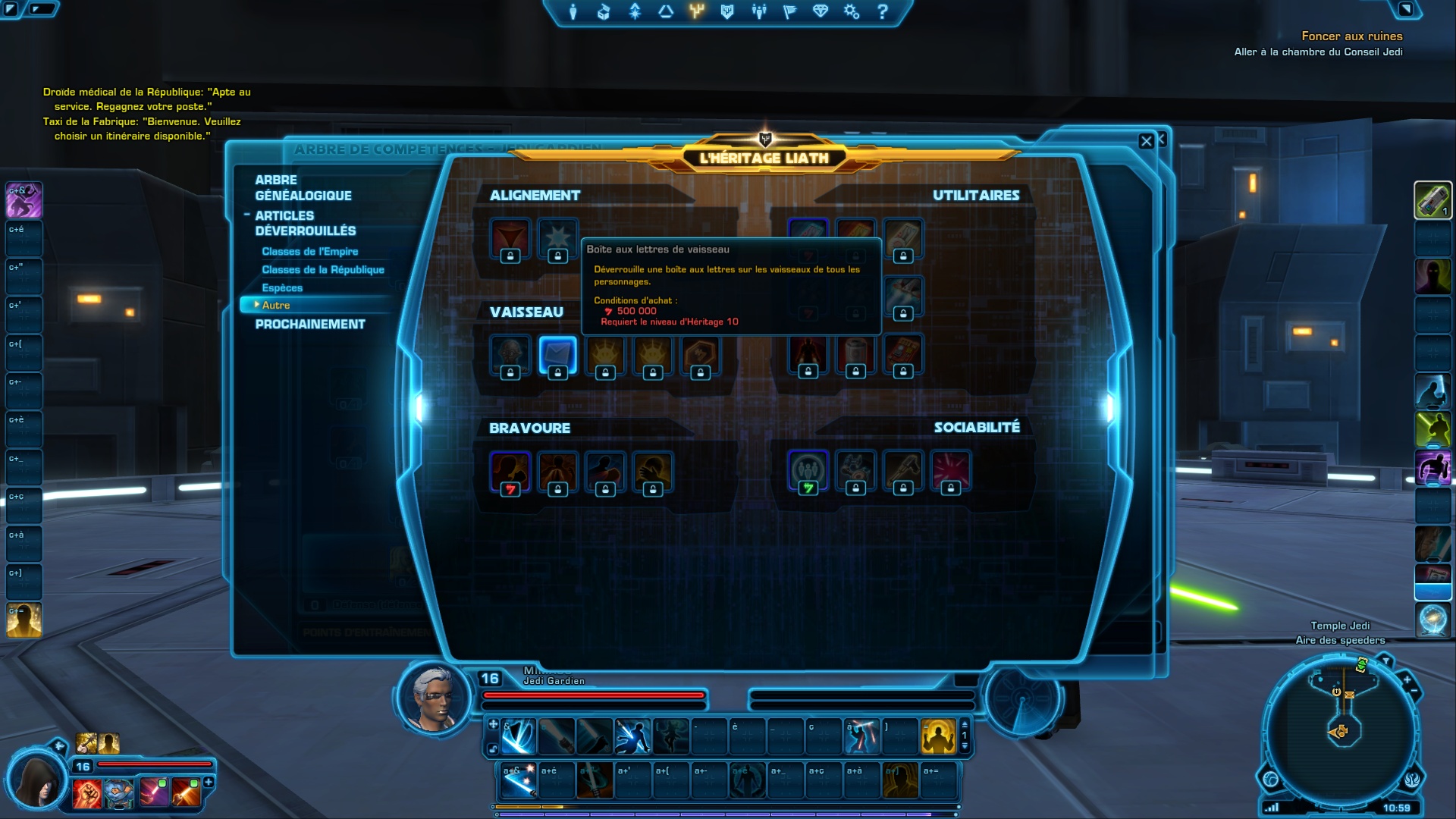Activate the golden meditating figure ability

938,736
